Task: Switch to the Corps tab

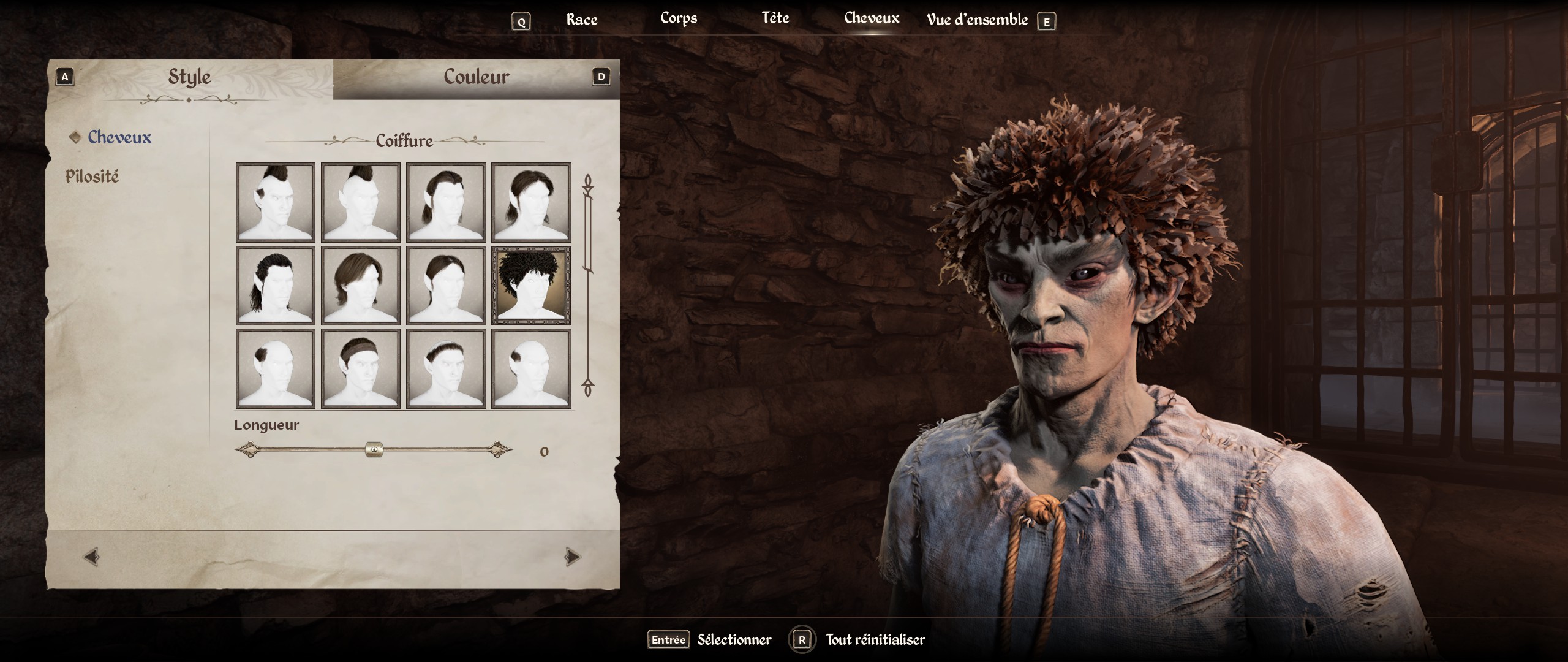Action: 679,18
